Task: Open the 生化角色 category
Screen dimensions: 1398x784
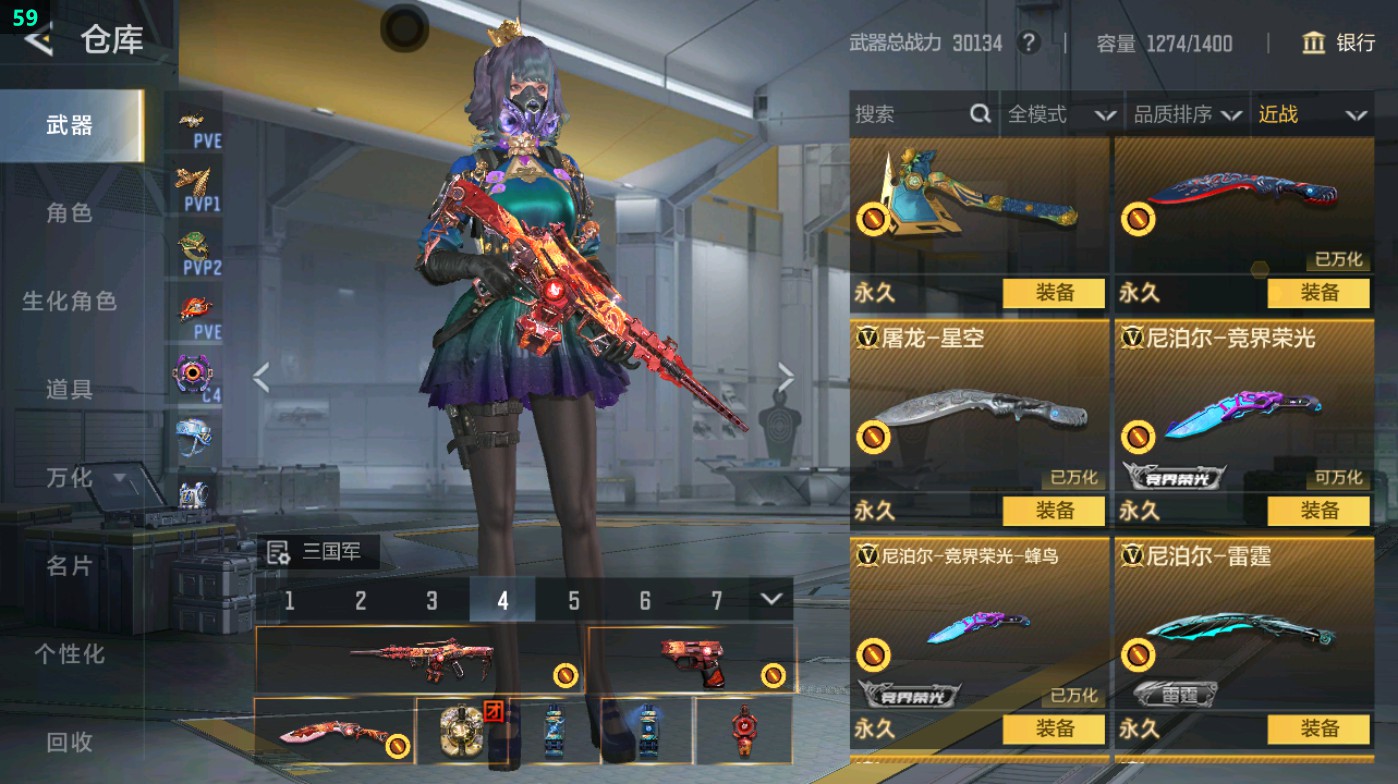Action: pos(69,301)
